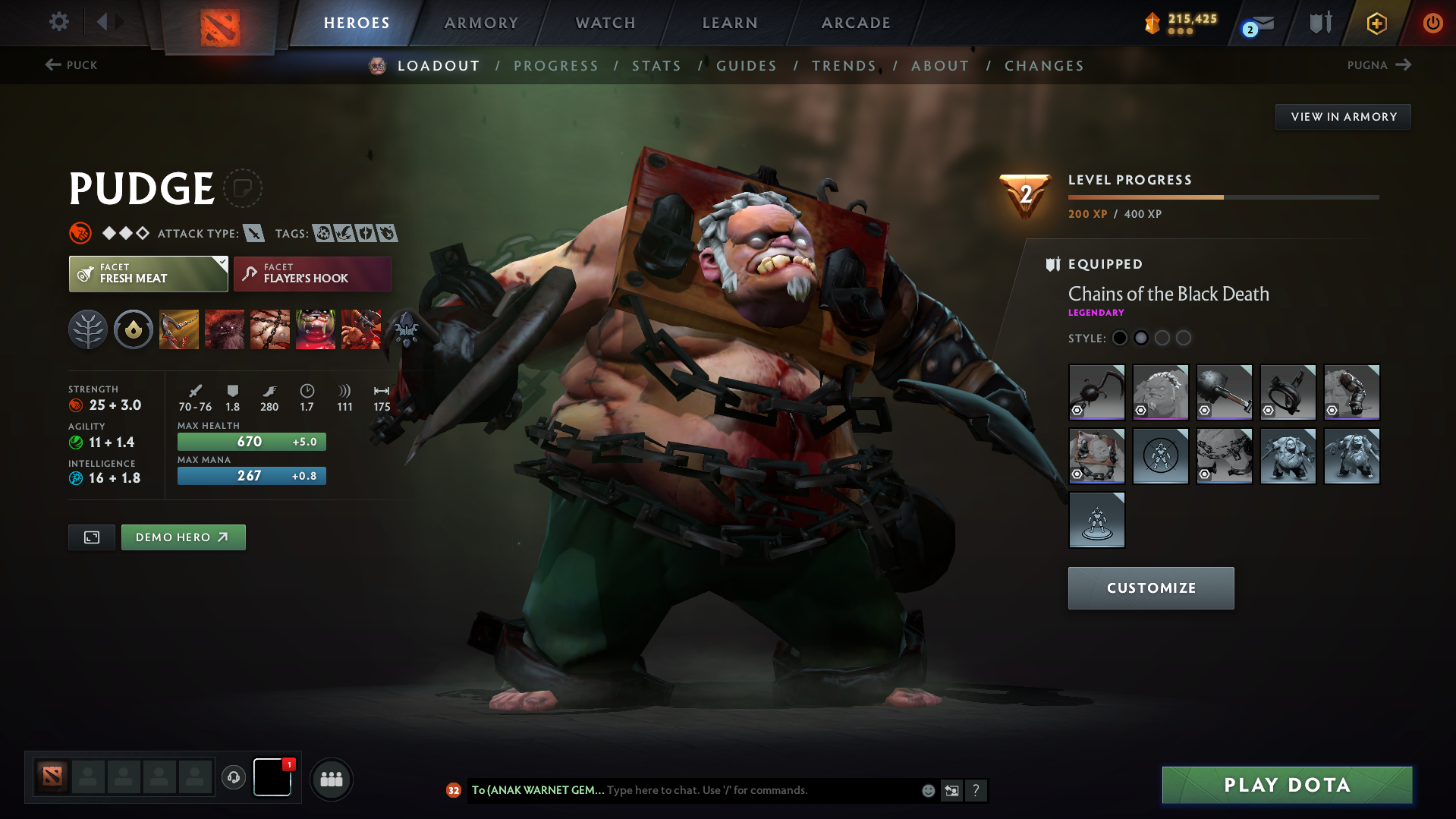This screenshot has width=1456, height=819.
Task: Open the settings gear icon
Action: pyautogui.click(x=58, y=22)
